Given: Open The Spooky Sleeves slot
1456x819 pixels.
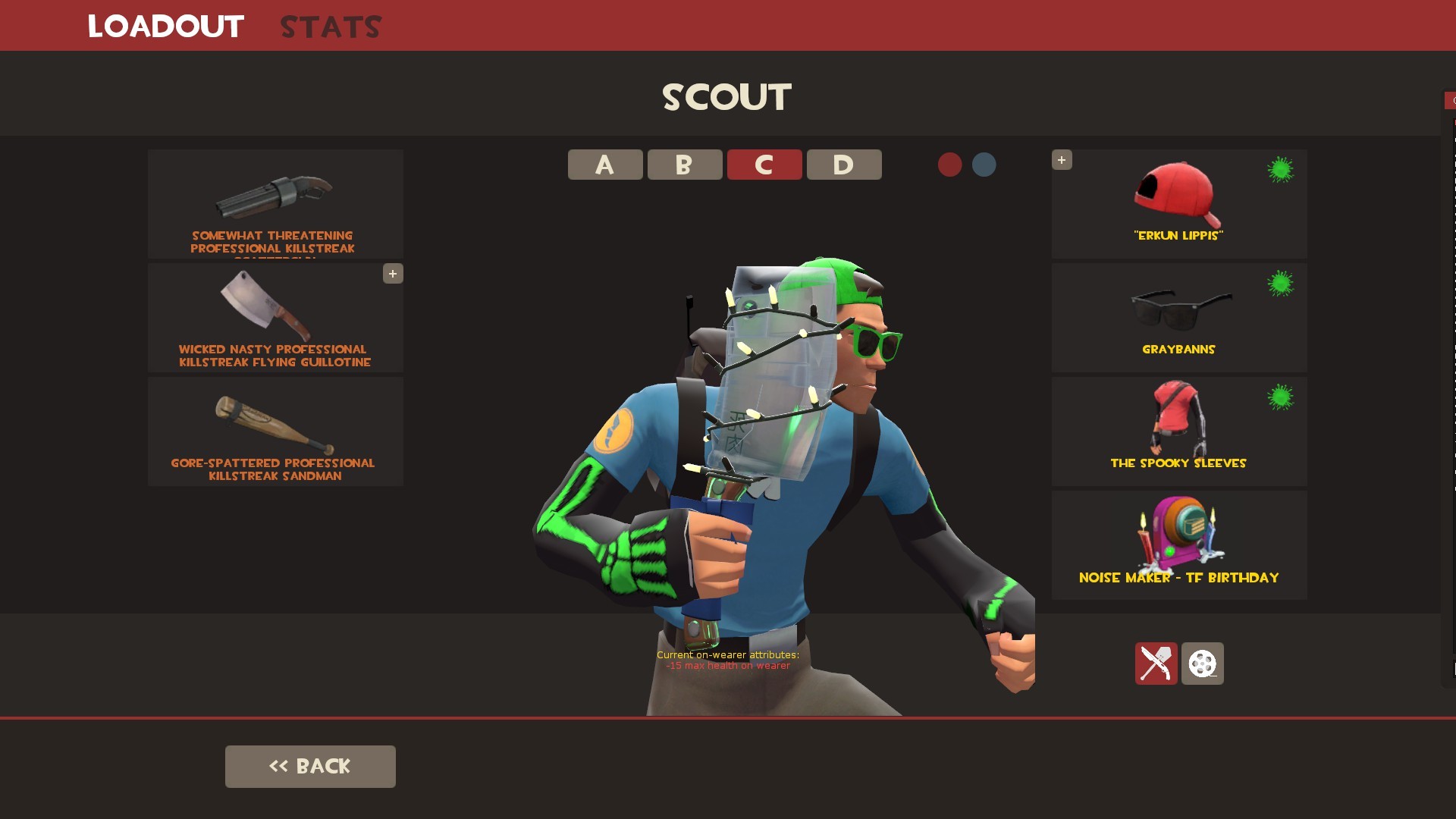Looking at the screenshot, I should [1178, 431].
